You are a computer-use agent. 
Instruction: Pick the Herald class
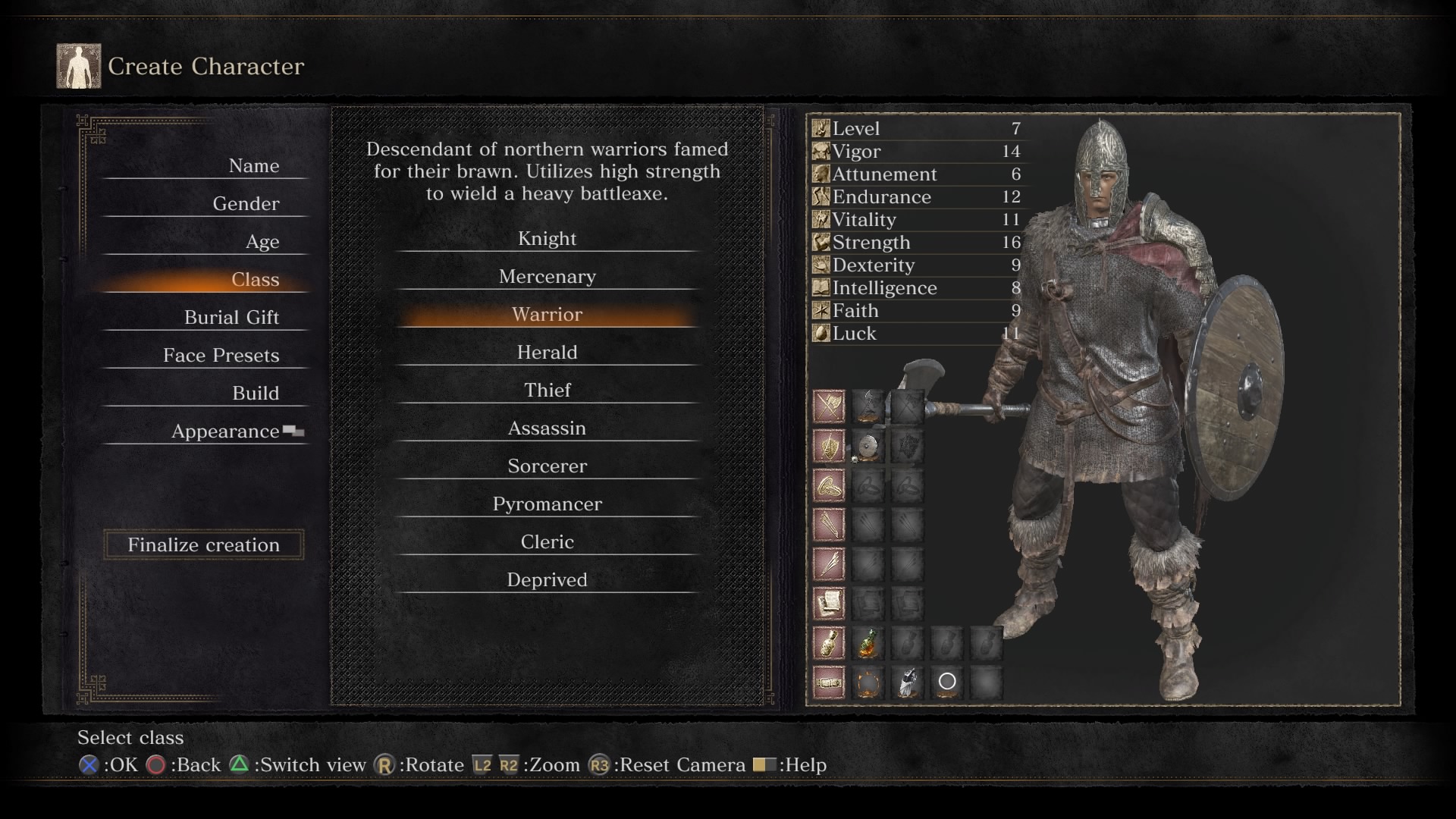pyautogui.click(x=547, y=353)
